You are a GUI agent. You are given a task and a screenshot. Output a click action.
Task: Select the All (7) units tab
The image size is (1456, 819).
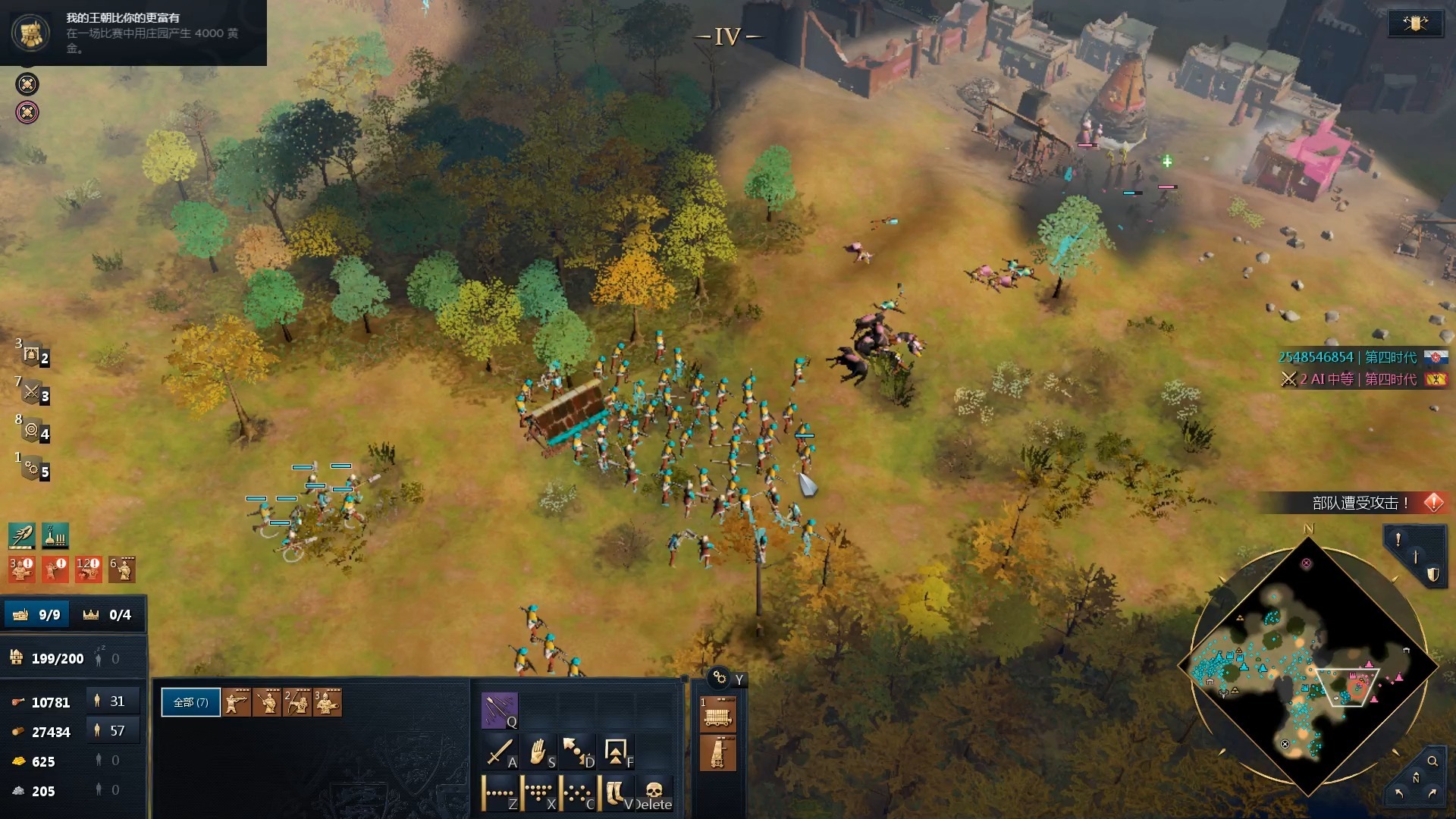[x=190, y=702]
